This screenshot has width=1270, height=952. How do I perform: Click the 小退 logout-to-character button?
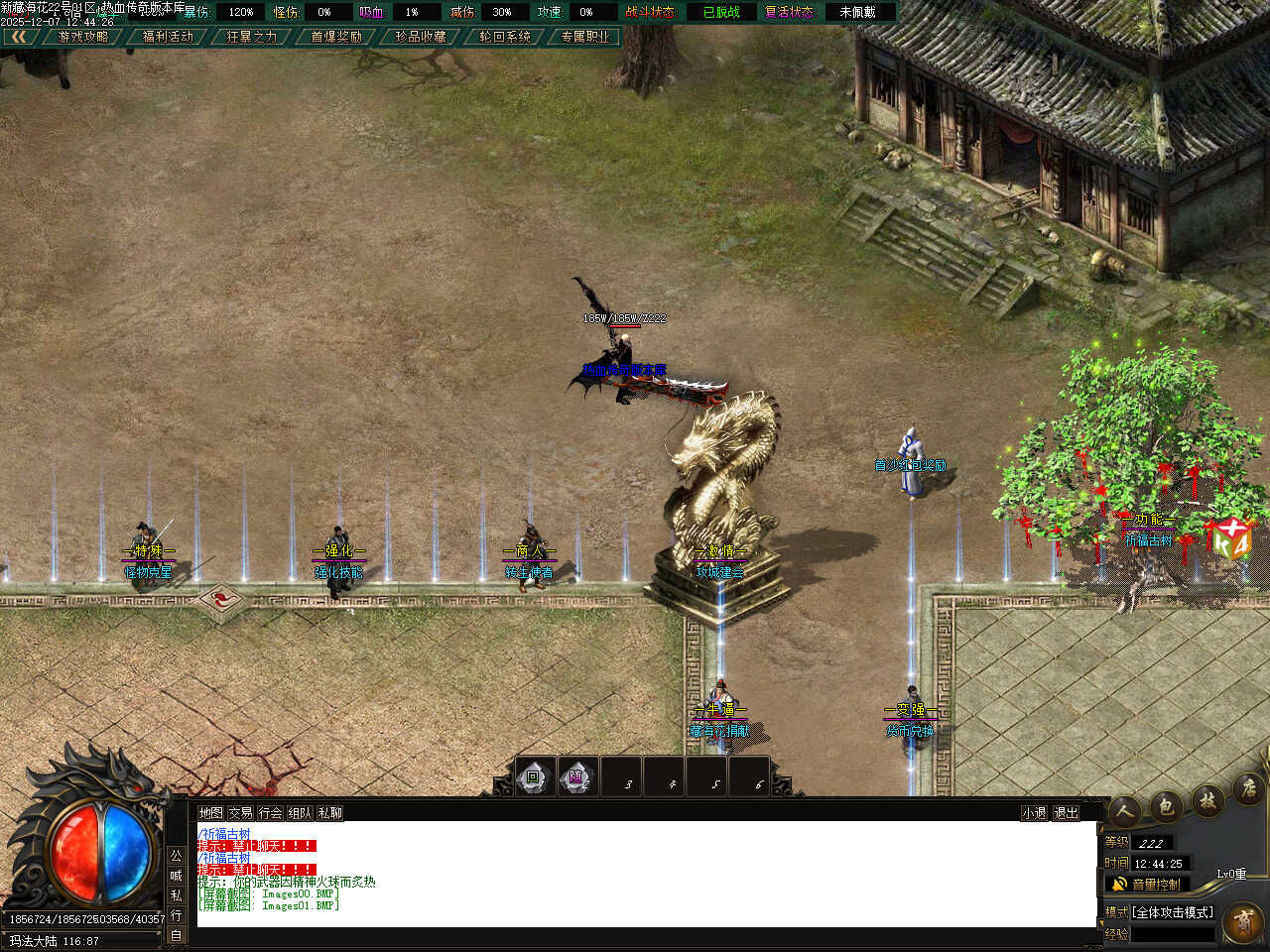tap(1035, 813)
